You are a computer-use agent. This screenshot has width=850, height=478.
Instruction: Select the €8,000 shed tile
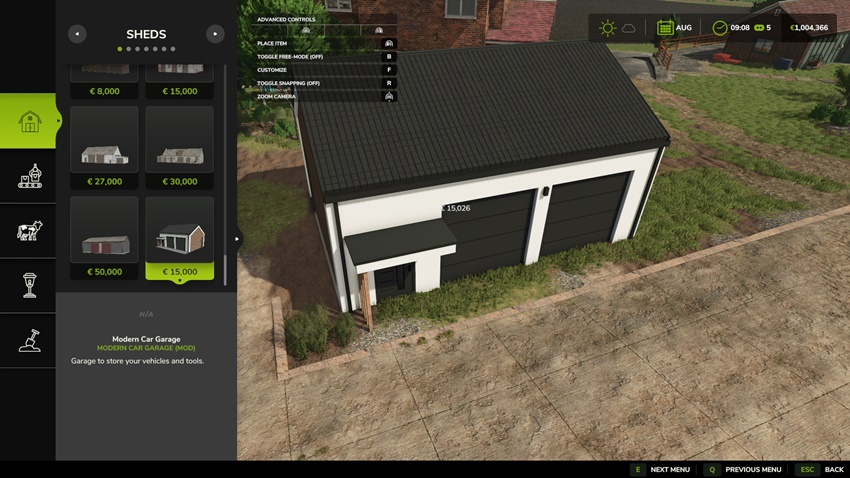pos(104,80)
